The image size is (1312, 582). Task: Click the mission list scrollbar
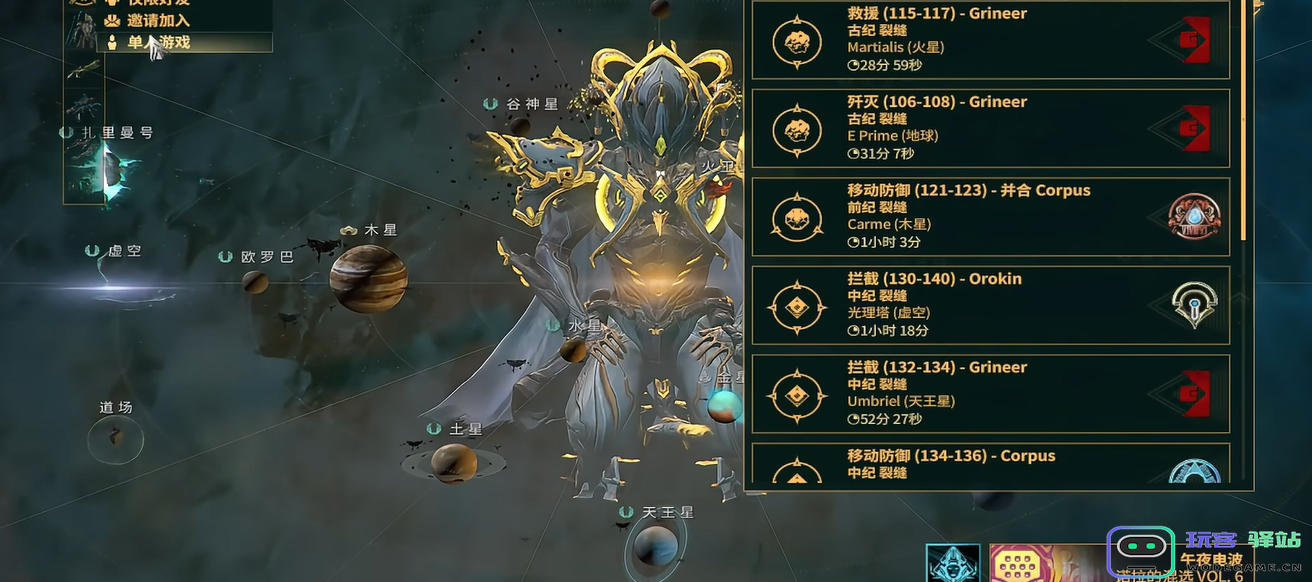tap(1244, 120)
